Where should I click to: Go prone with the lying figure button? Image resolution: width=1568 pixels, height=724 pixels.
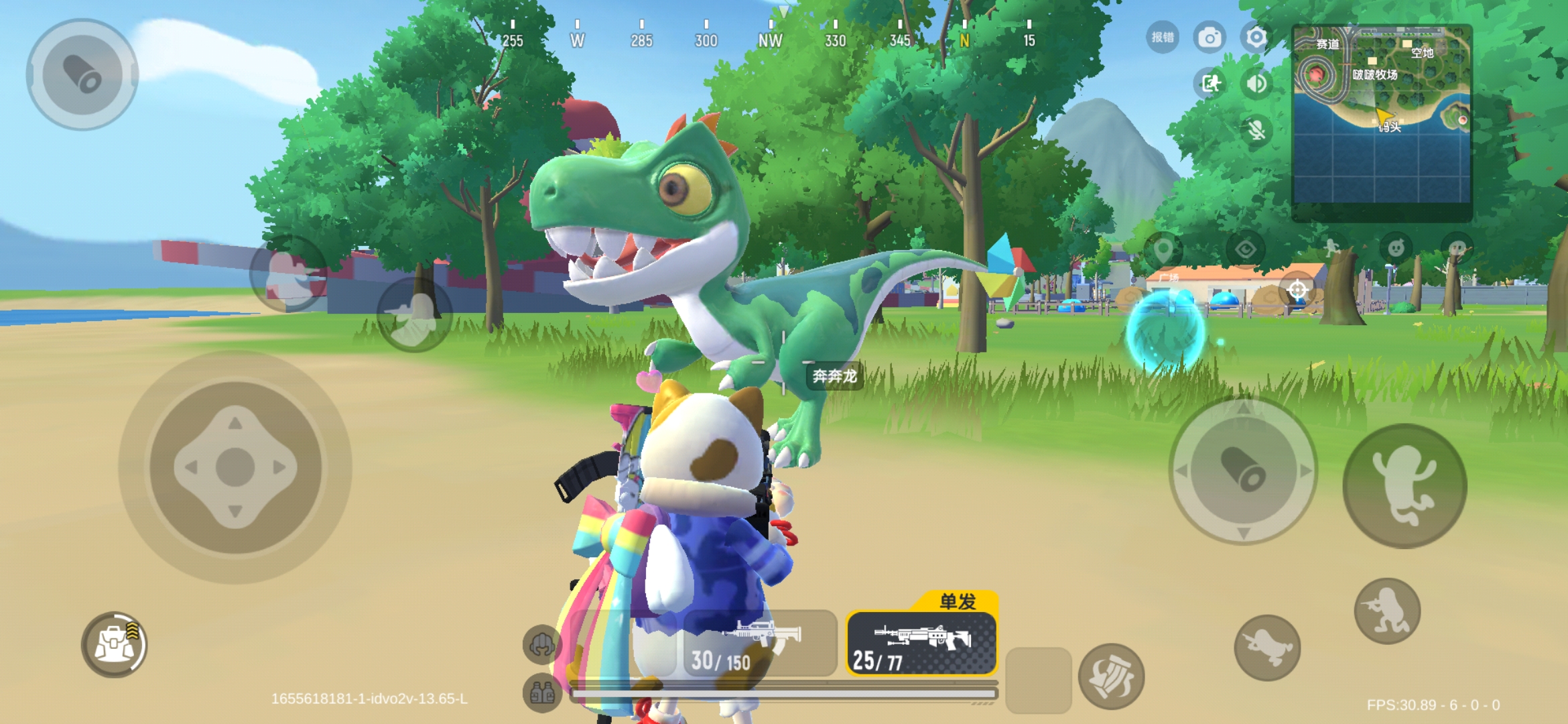1267,647
